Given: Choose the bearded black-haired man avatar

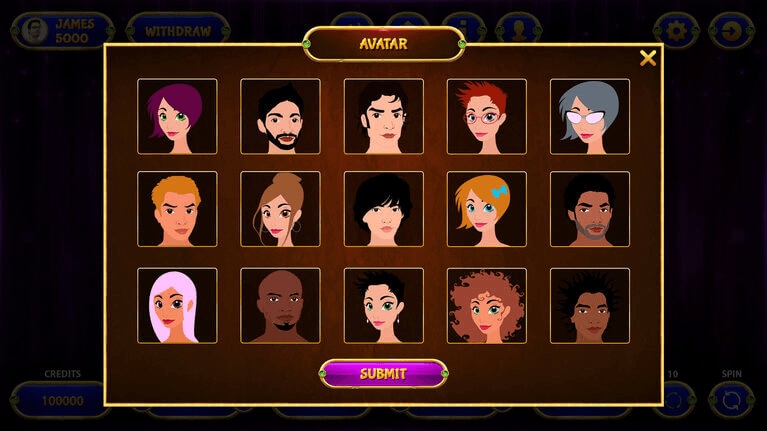Looking at the screenshot, I should pyautogui.click(x=280, y=117).
